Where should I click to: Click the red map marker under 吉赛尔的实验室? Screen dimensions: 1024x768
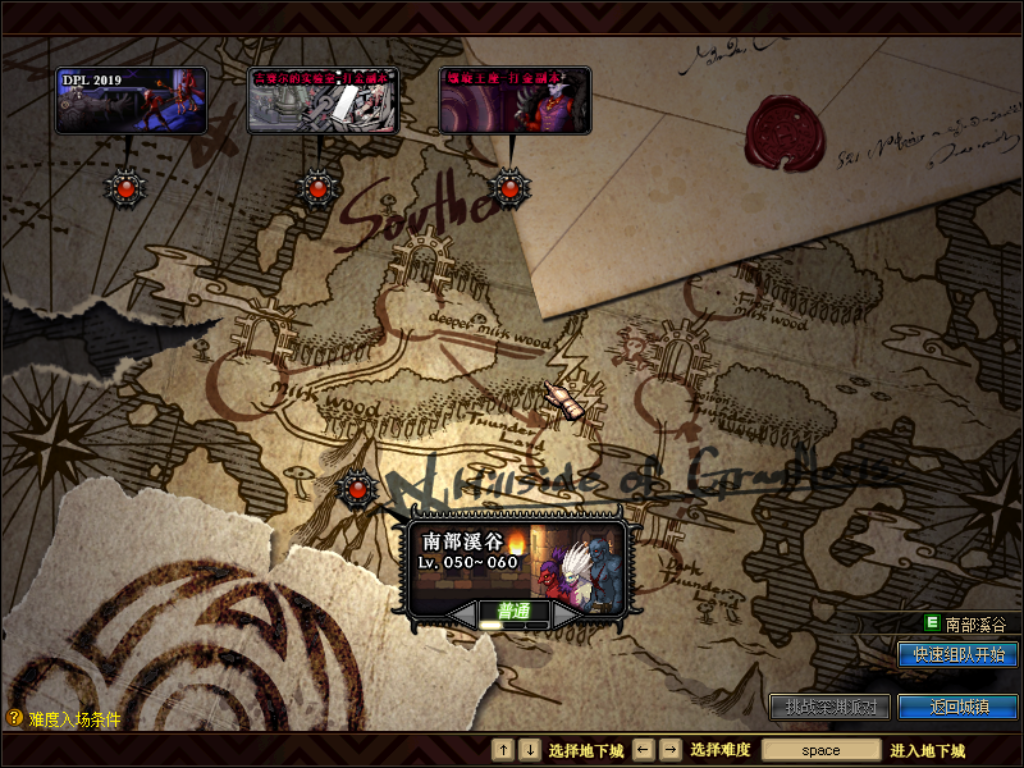(318, 187)
